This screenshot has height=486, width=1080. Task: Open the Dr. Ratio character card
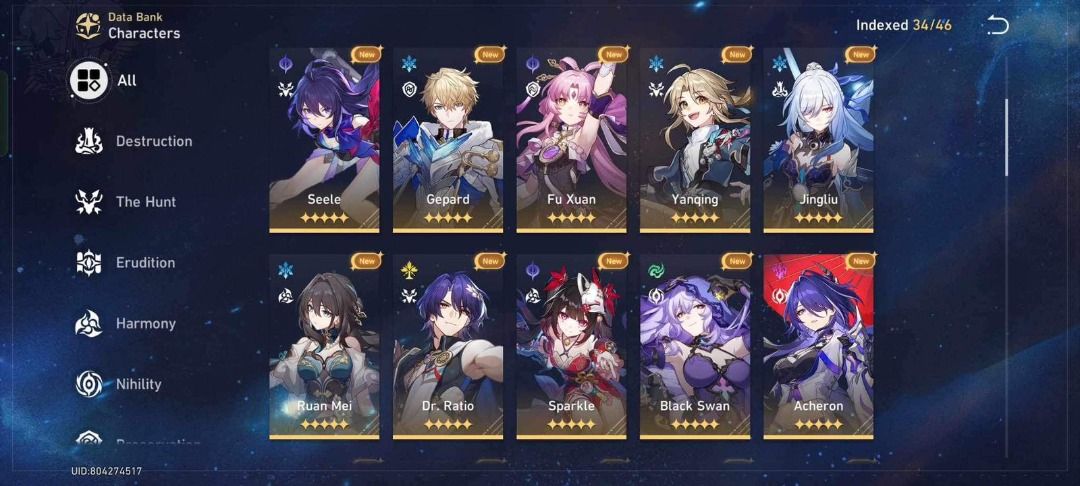(x=448, y=345)
